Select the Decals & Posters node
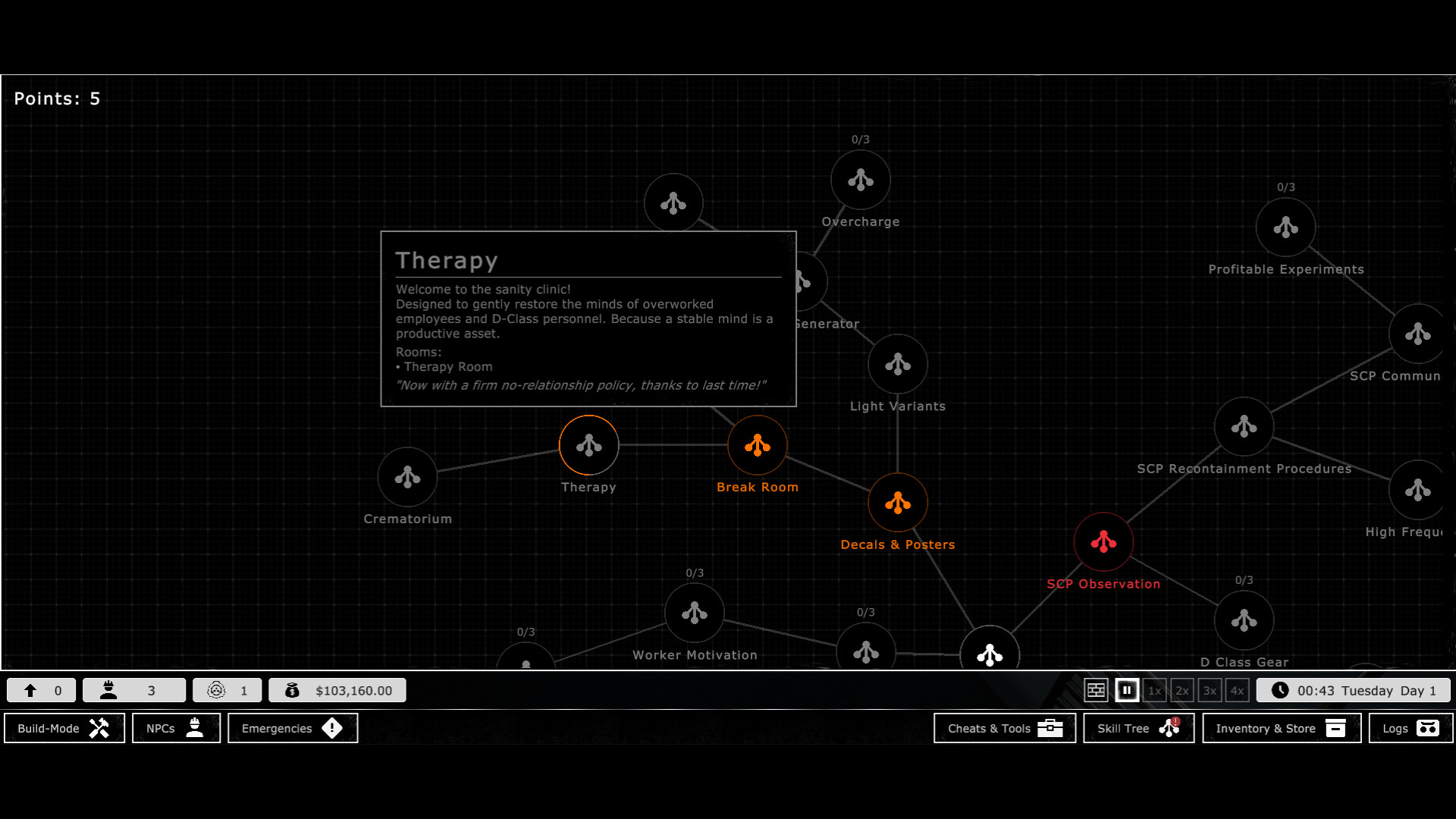The width and height of the screenshot is (1456, 819). coord(898,502)
